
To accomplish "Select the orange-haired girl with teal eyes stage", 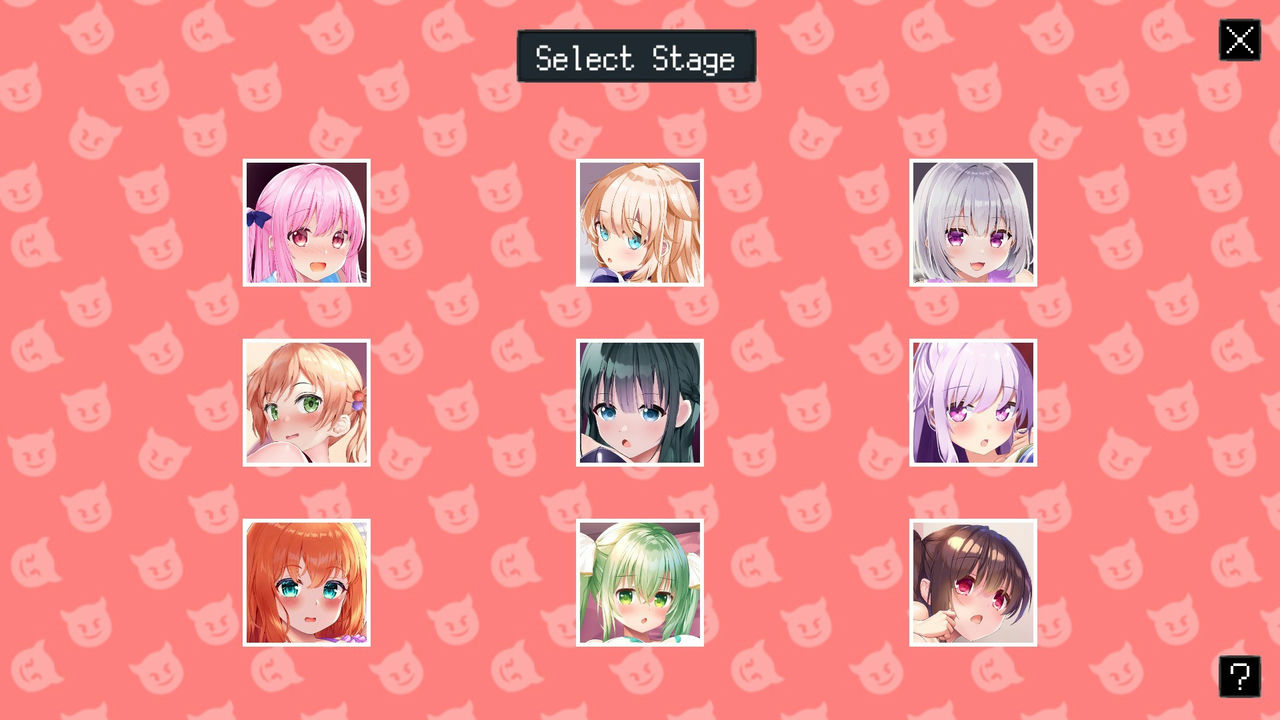I will point(306,582).
